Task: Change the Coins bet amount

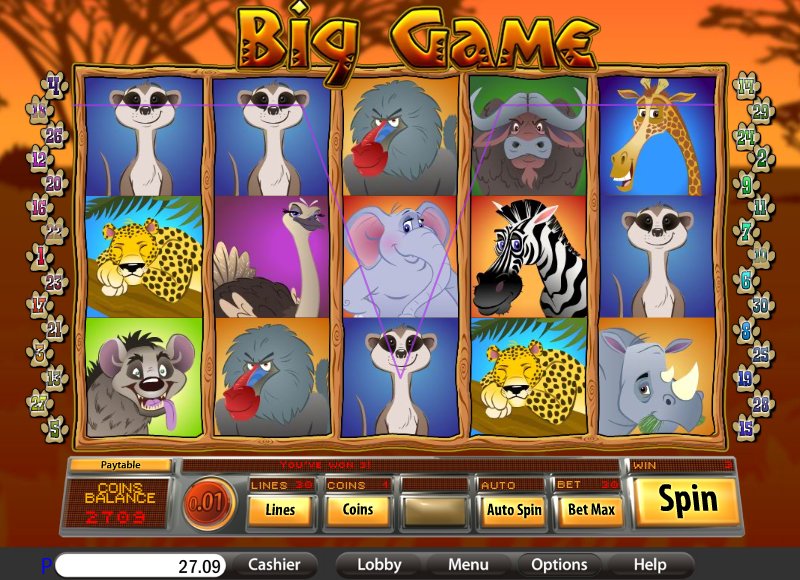Action: click(357, 510)
